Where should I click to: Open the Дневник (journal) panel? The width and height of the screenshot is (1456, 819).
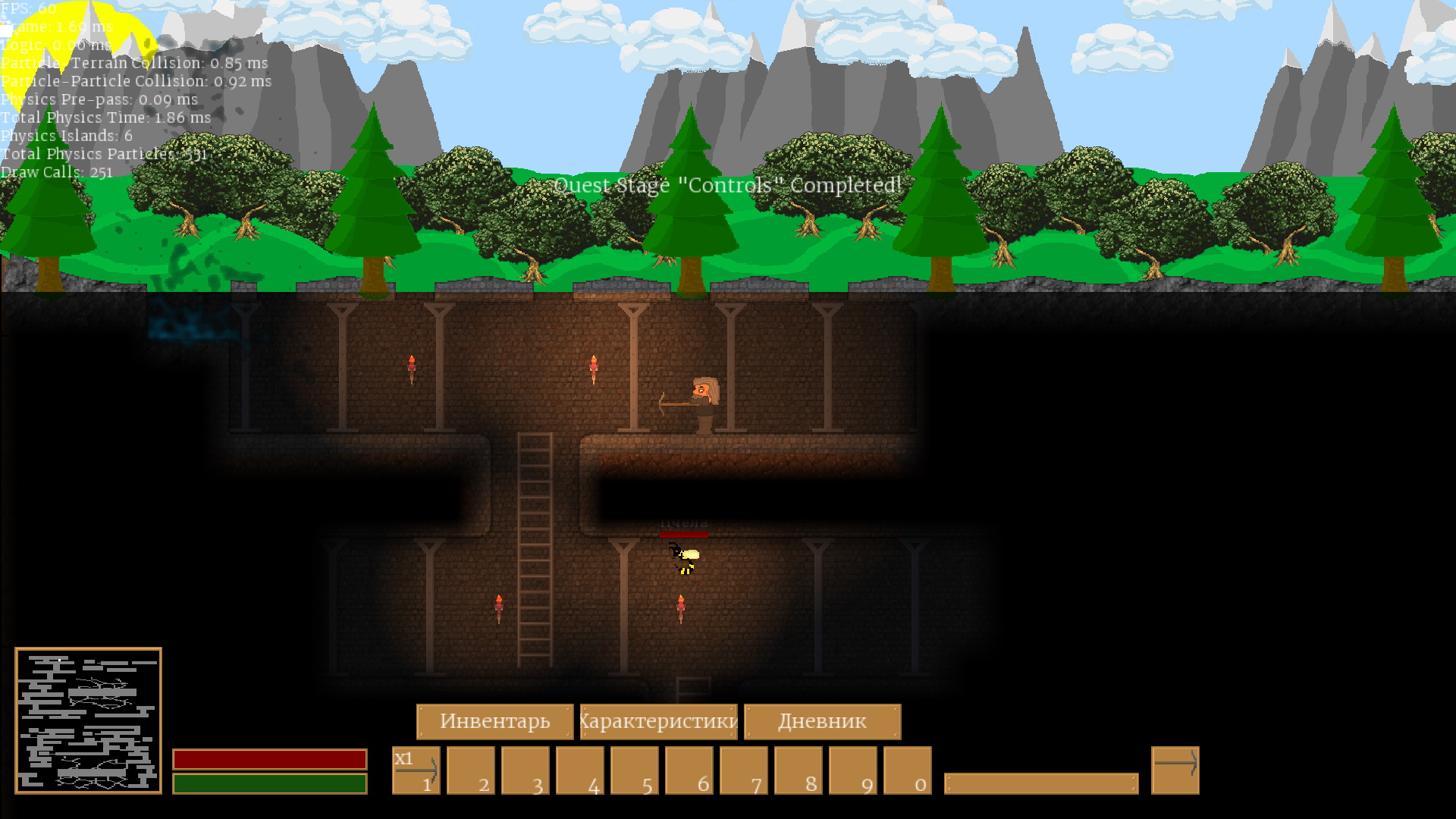[x=822, y=721]
